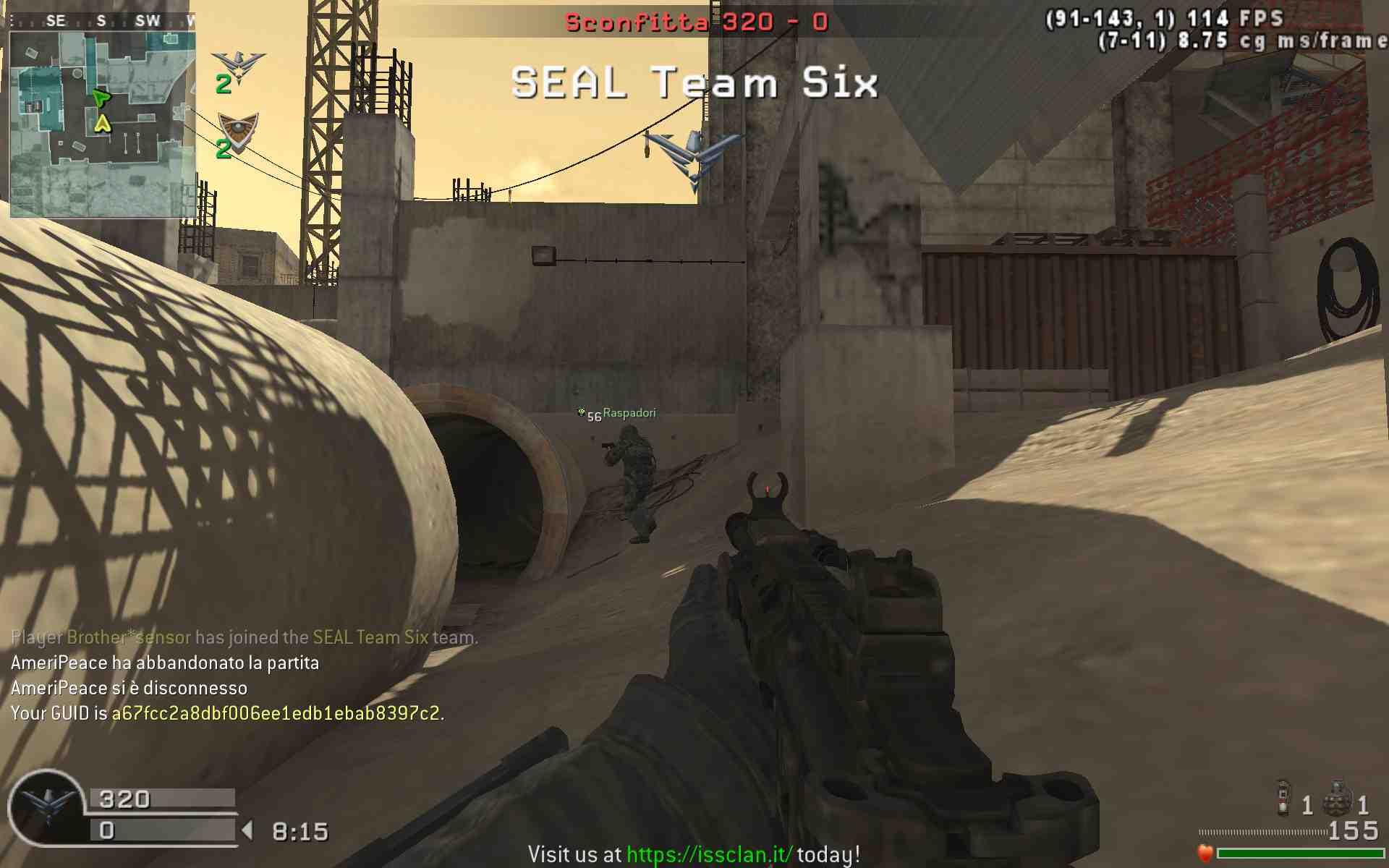Click the orange shield team icon beside the minimap

click(238, 130)
